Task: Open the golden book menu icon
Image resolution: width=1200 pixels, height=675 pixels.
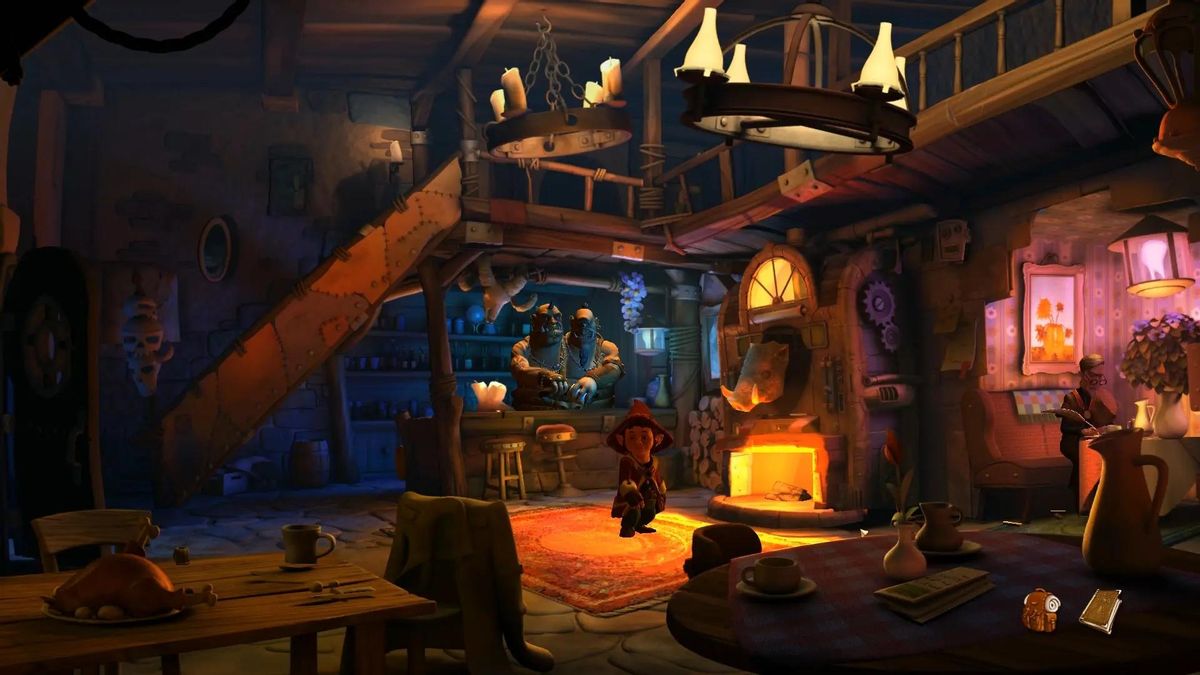Action: [x=1100, y=609]
